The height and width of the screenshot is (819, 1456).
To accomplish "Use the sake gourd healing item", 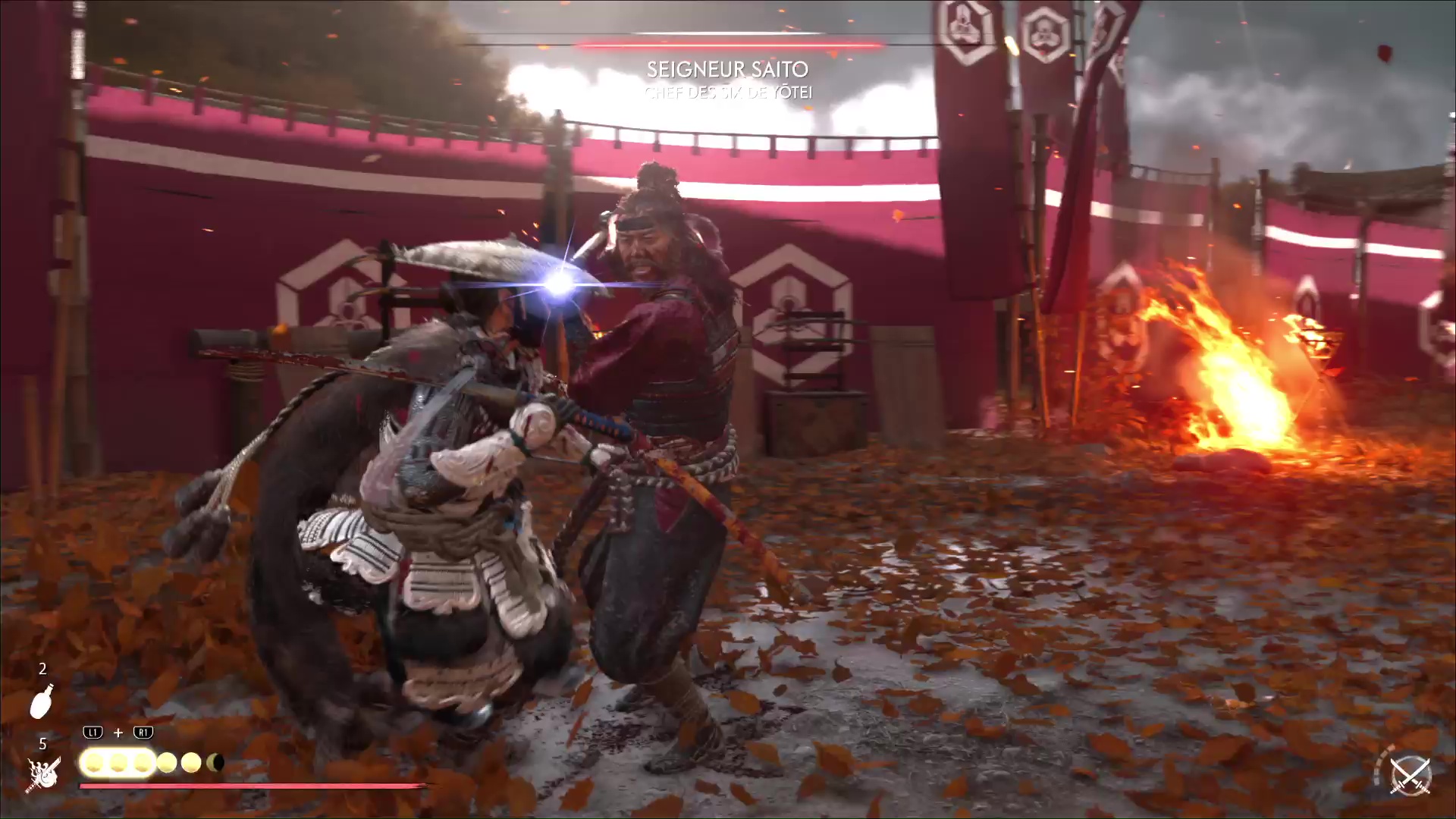I will [41, 701].
